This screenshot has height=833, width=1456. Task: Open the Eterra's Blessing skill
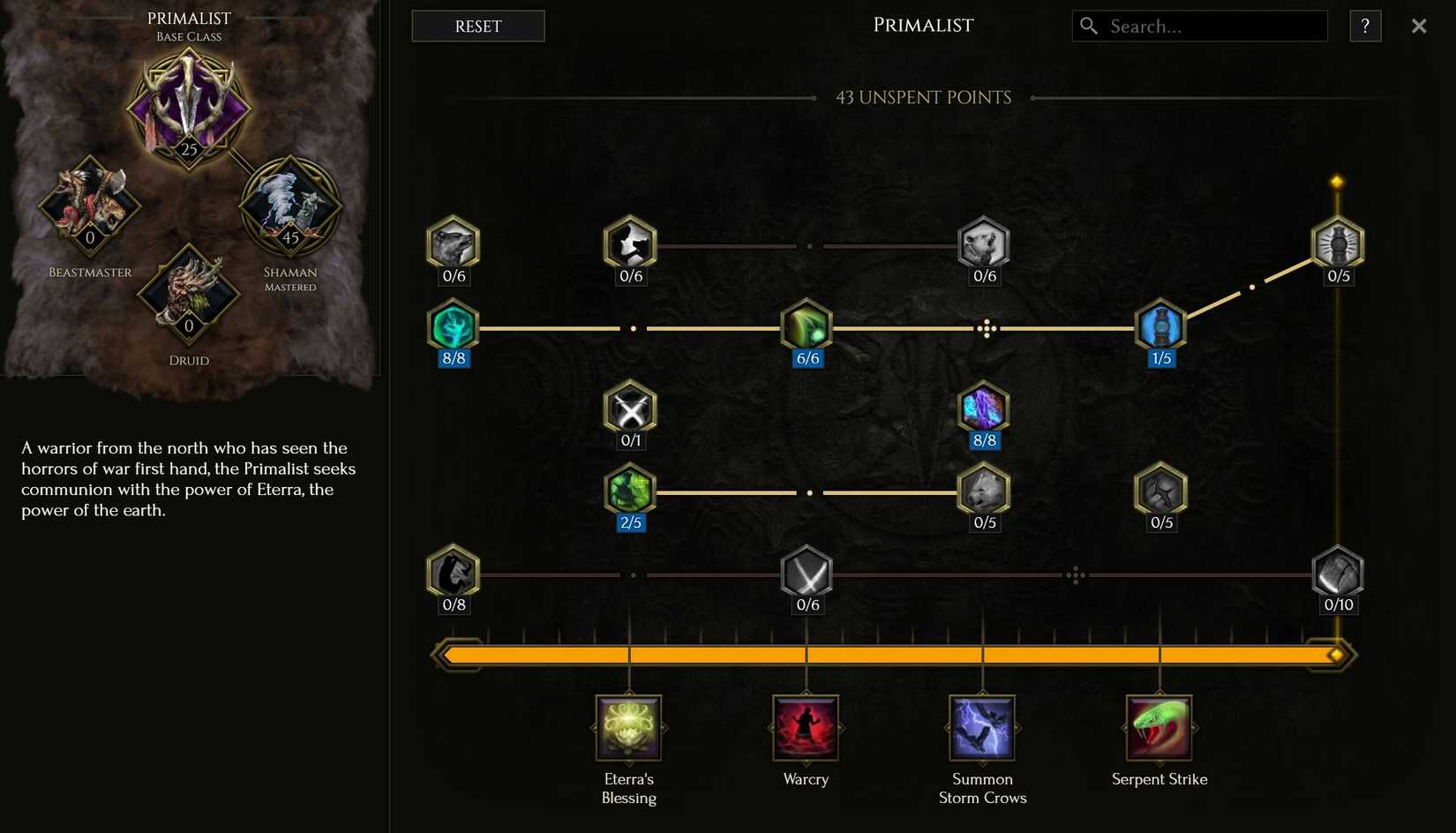(x=628, y=729)
